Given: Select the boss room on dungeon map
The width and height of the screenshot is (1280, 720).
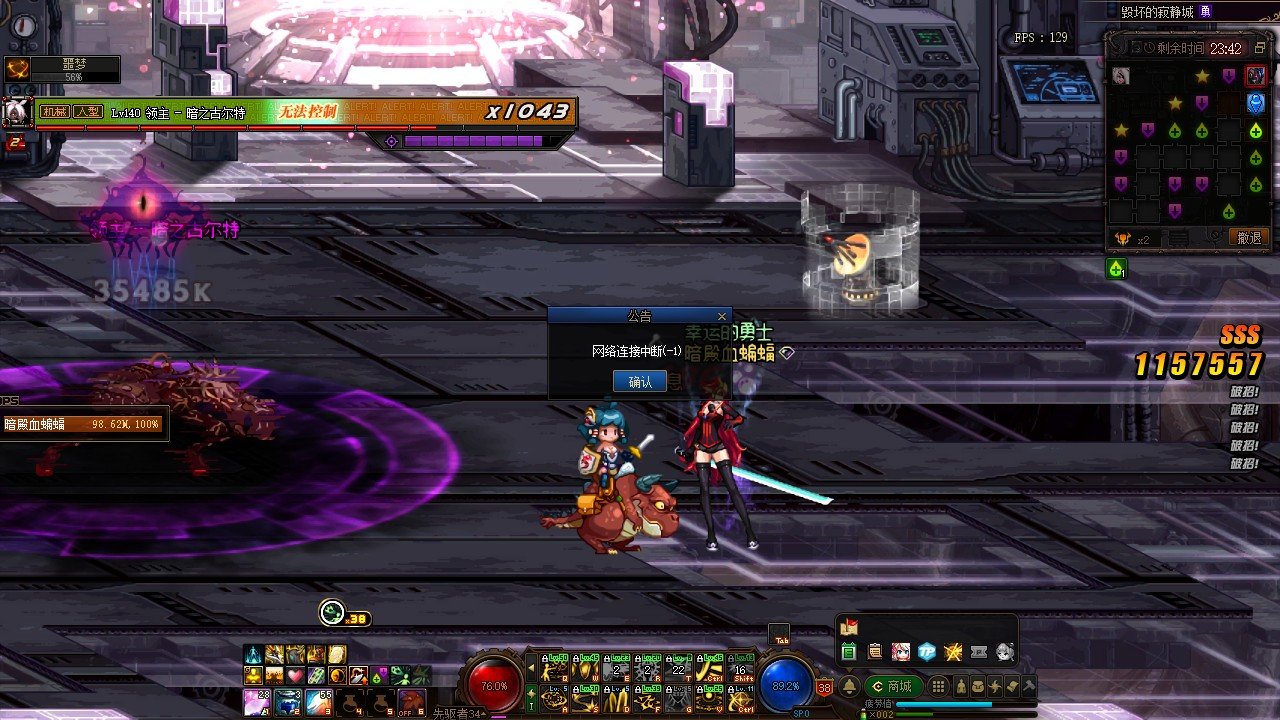Looking at the screenshot, I should [1255, 76].
